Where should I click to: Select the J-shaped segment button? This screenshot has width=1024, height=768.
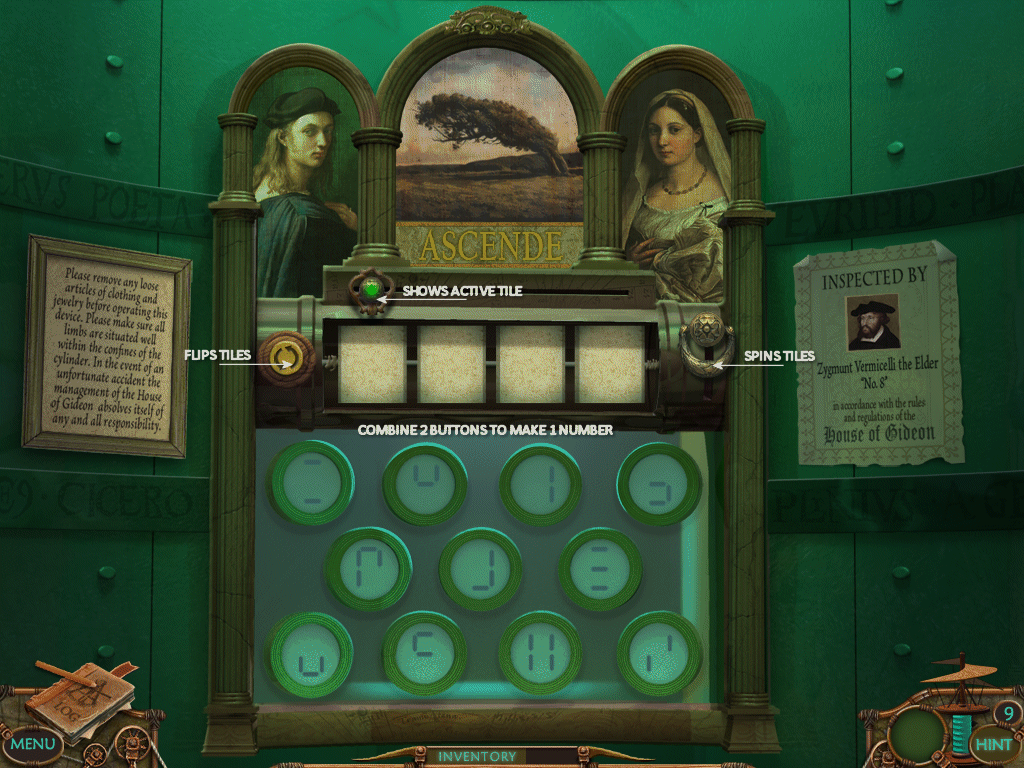click(x=481, y=569)
